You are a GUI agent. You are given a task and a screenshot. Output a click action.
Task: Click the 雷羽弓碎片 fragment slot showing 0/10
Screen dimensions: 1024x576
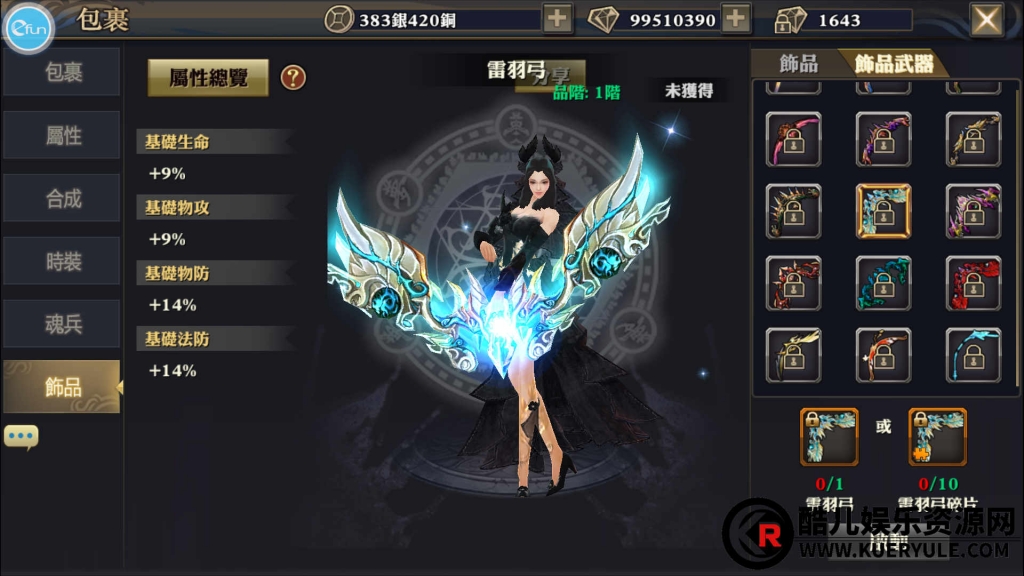937,436
